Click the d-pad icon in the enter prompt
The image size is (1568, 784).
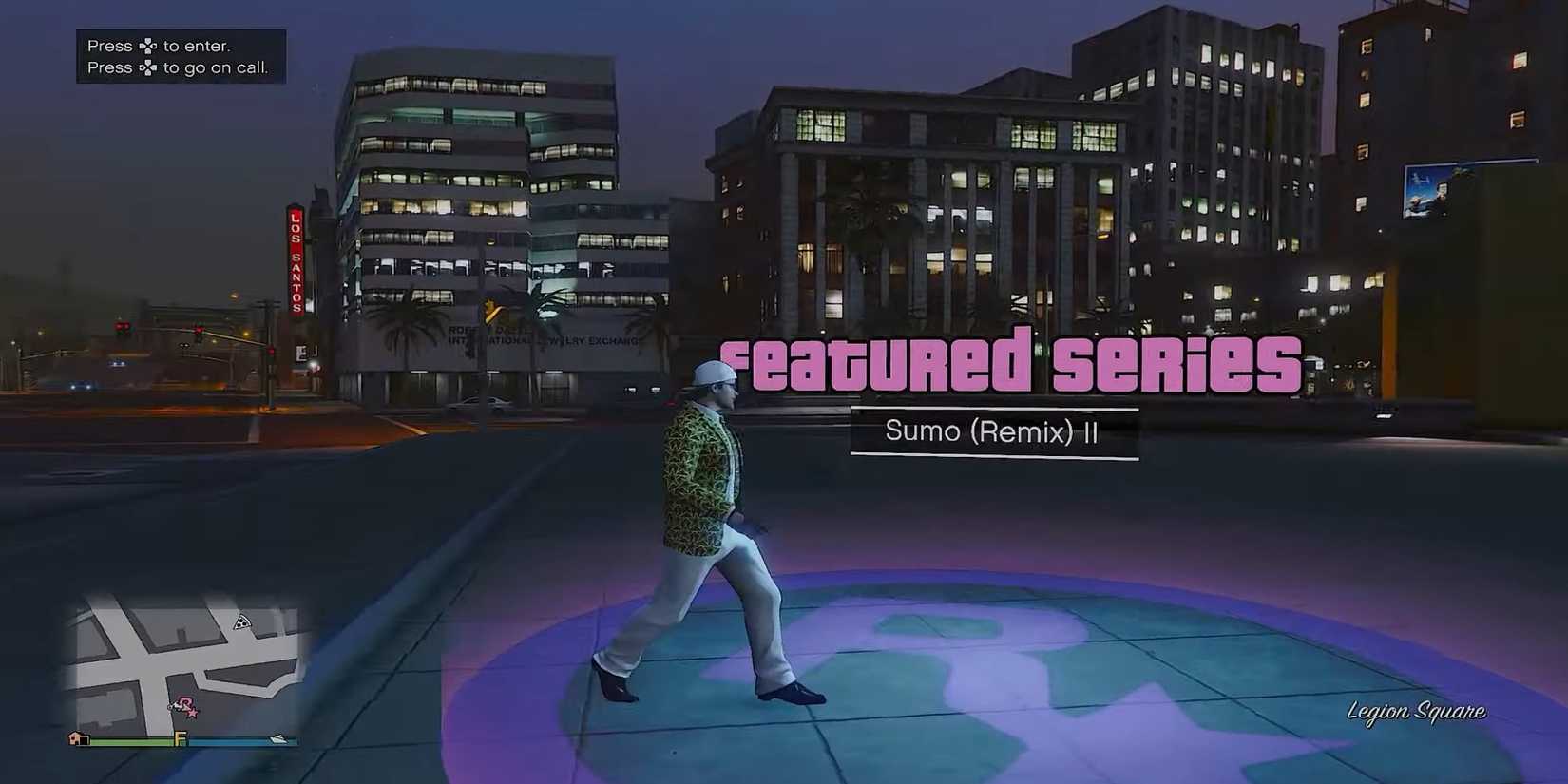148,44
